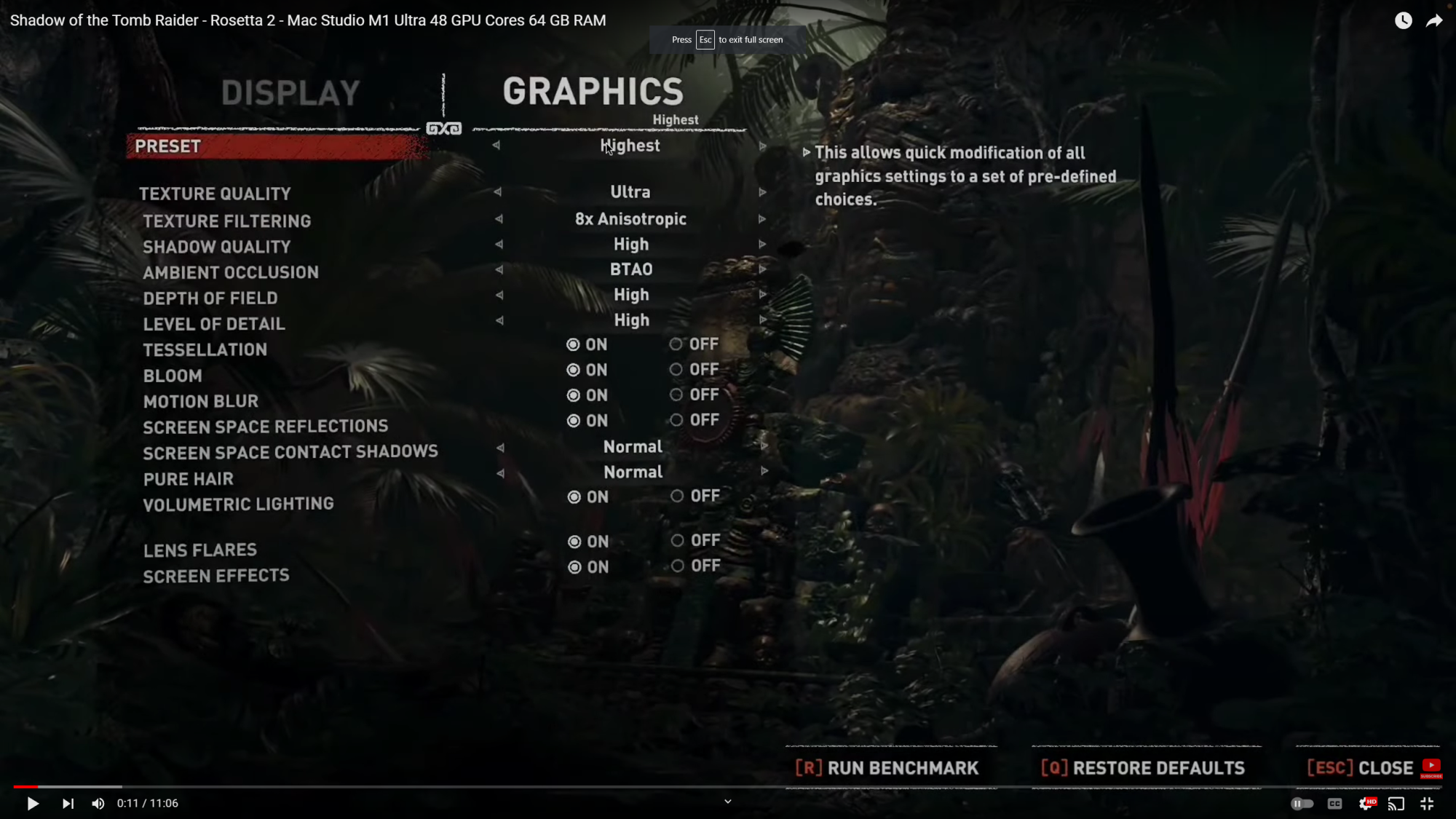Lower Depth of Field using left arrow
The width and height of the screenshot is (1456, 819).
coord(499,295)
